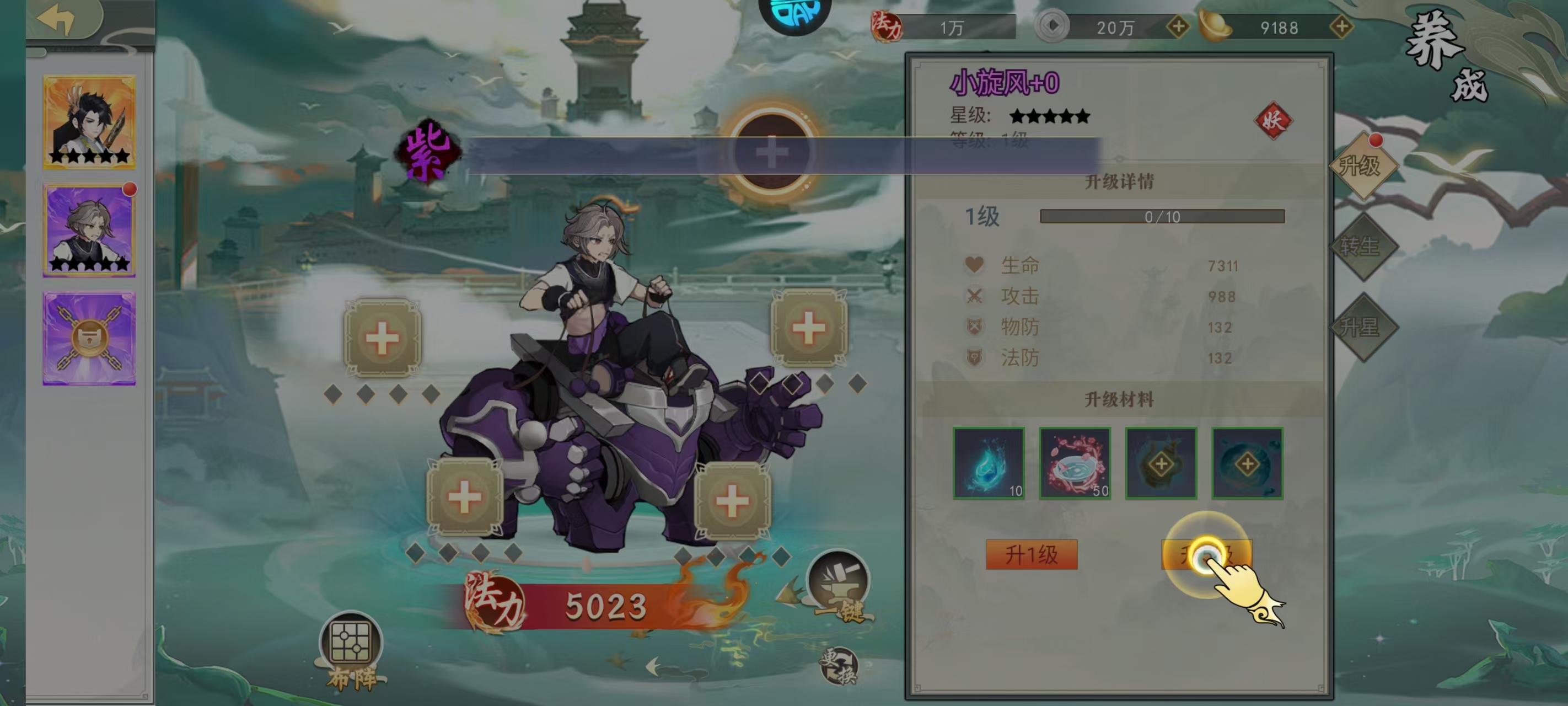This screenshot has width=1568, height=706.
Task: Switch to the 升级 tab
Action: click(1361, 165)
